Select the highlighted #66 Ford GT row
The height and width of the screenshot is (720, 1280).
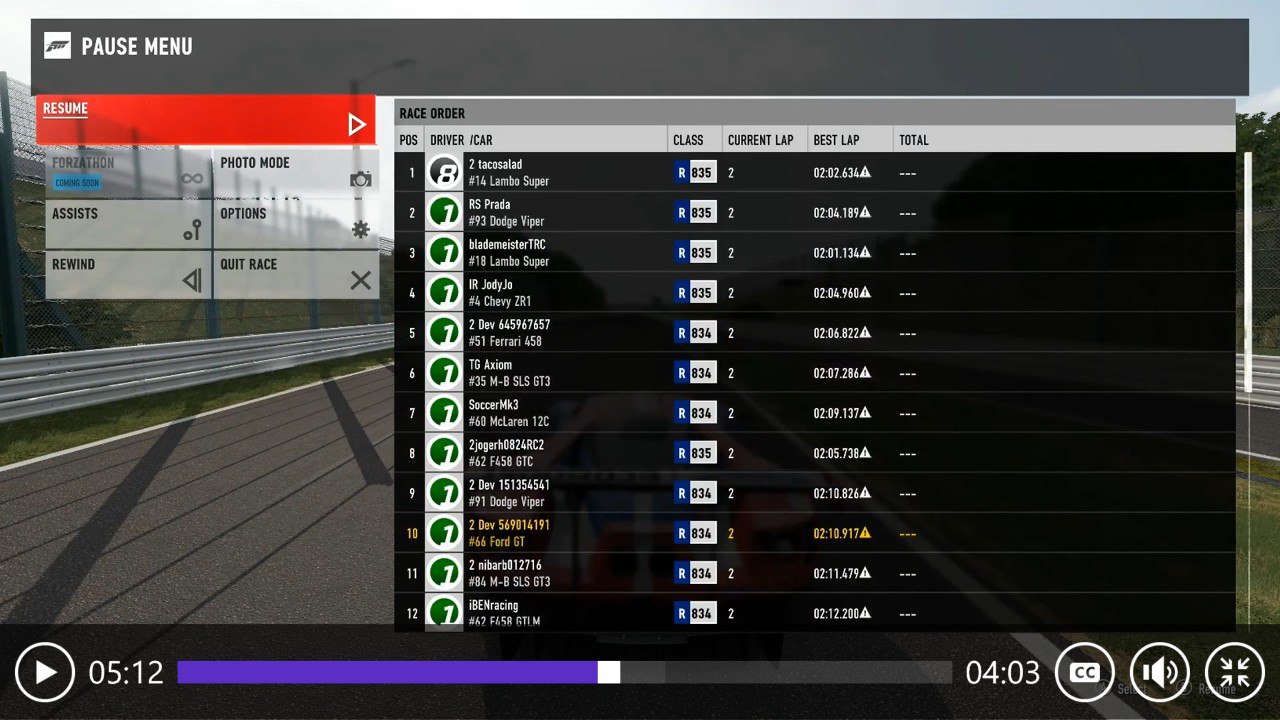pos(814,533)
